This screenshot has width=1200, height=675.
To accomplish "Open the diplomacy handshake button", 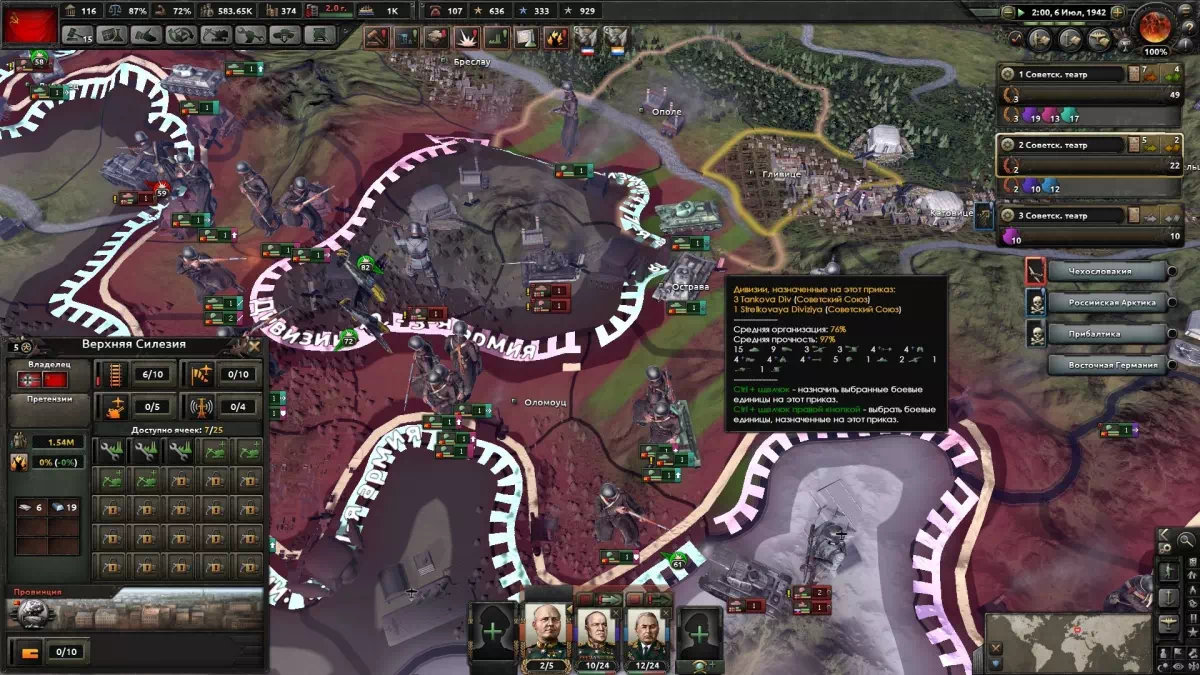I will pos(145,35).
